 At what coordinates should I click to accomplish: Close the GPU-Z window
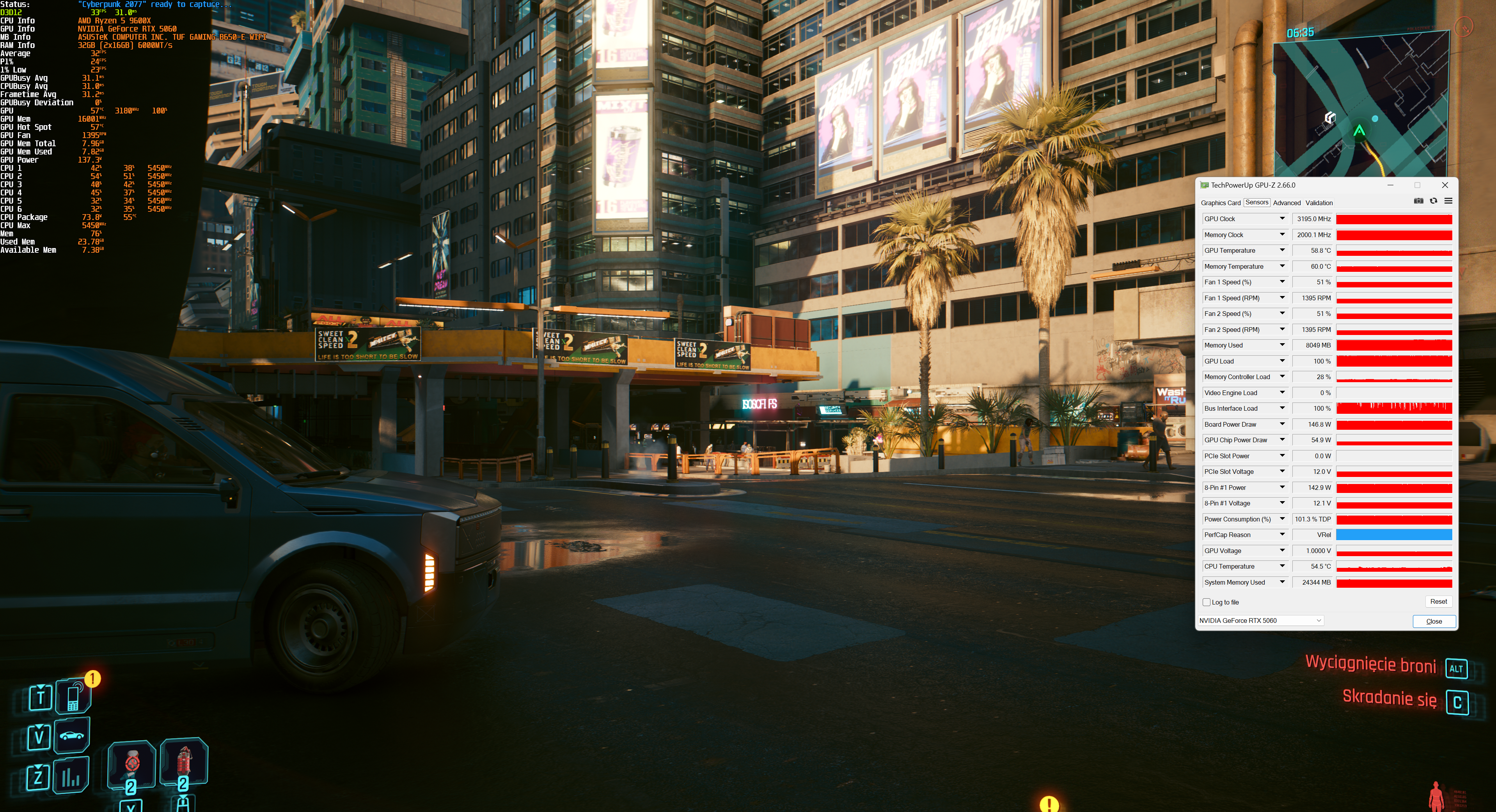[x=1445, y=185]
